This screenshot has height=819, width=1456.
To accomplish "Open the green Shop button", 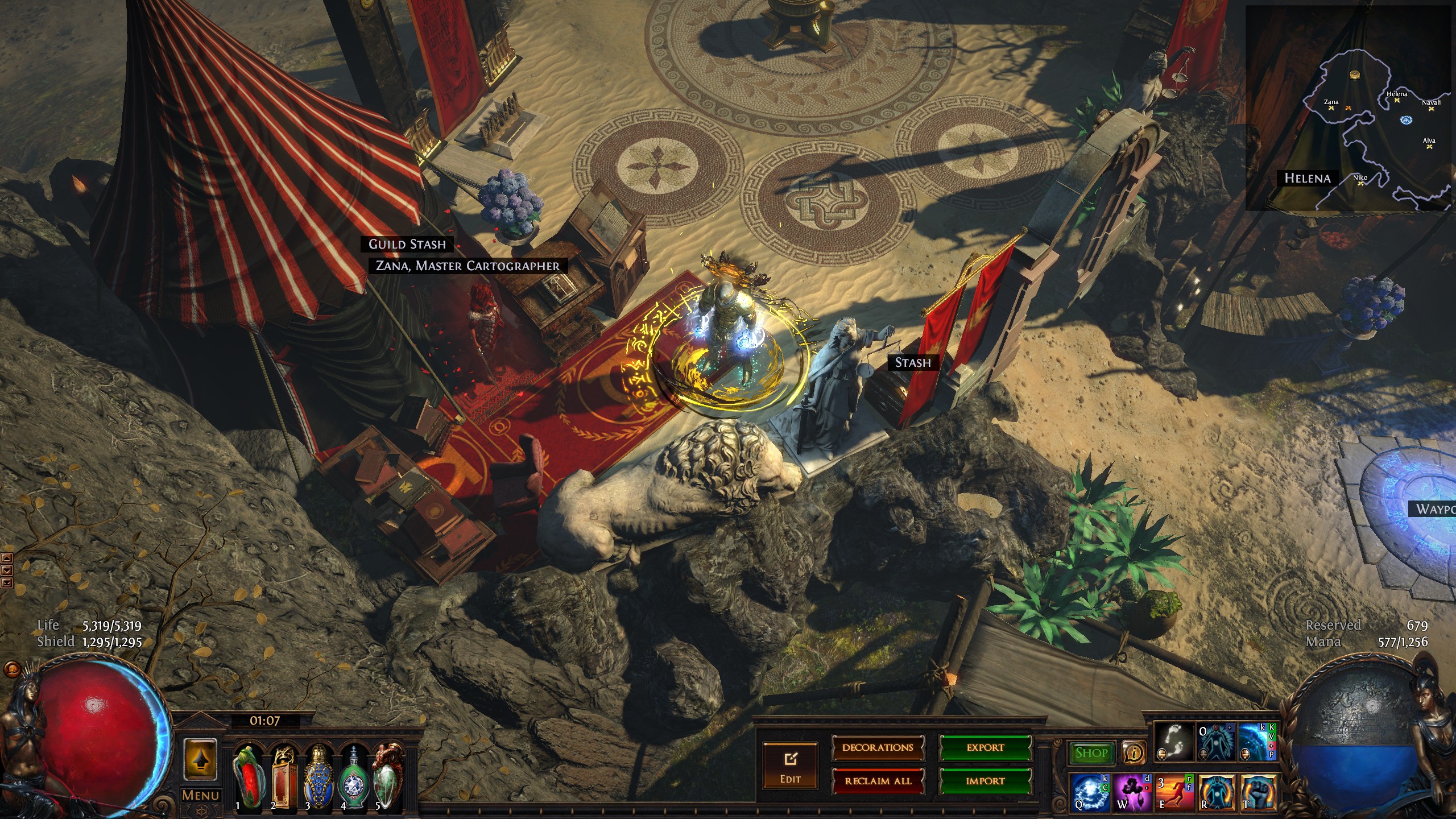I will tap(1091, 753).
